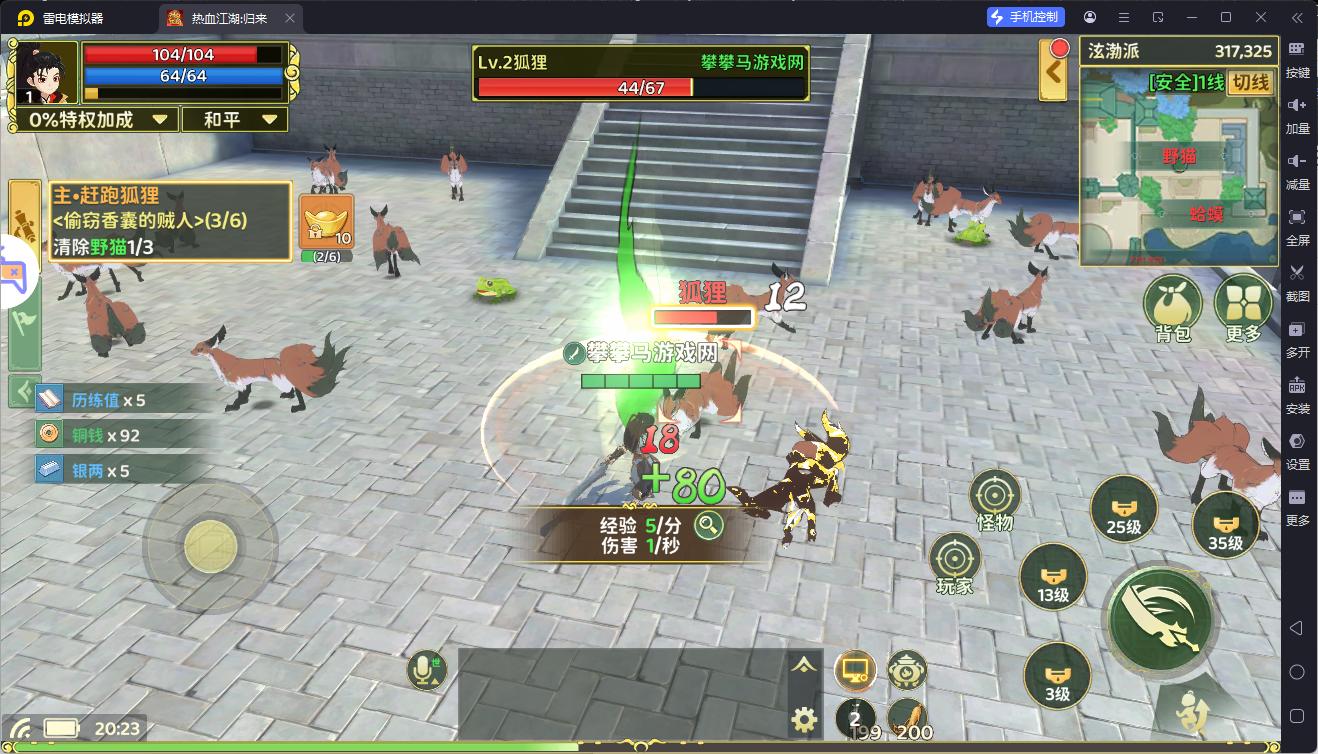Screen dimensions: 1318x754
Task: Toggle the microphone voice button
Action: pos(428,669)
